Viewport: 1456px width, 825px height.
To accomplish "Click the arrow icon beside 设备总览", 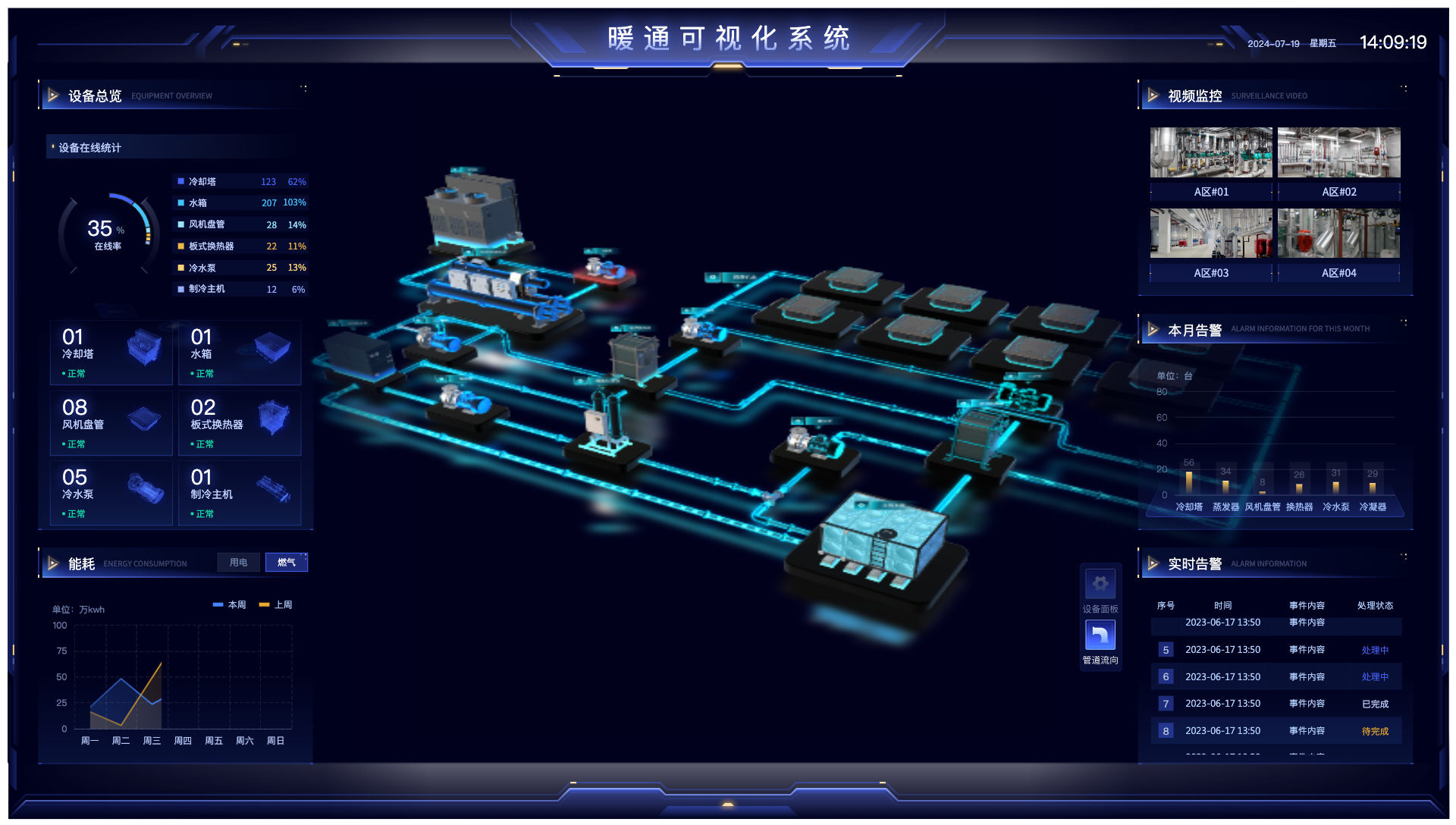I will (53, 96).
